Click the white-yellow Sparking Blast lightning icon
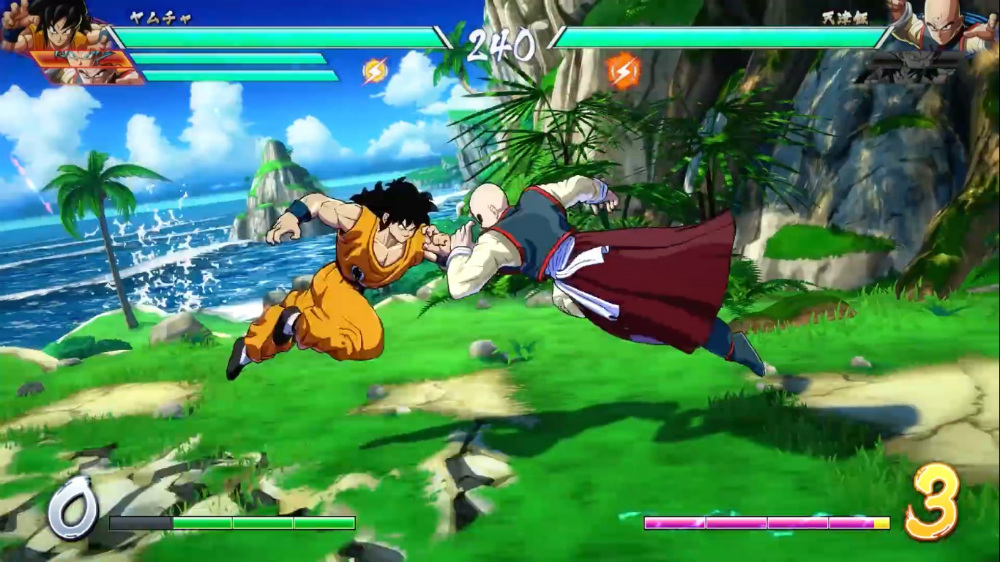Screen dimensions: 1000x562 (x=375, y=71)
